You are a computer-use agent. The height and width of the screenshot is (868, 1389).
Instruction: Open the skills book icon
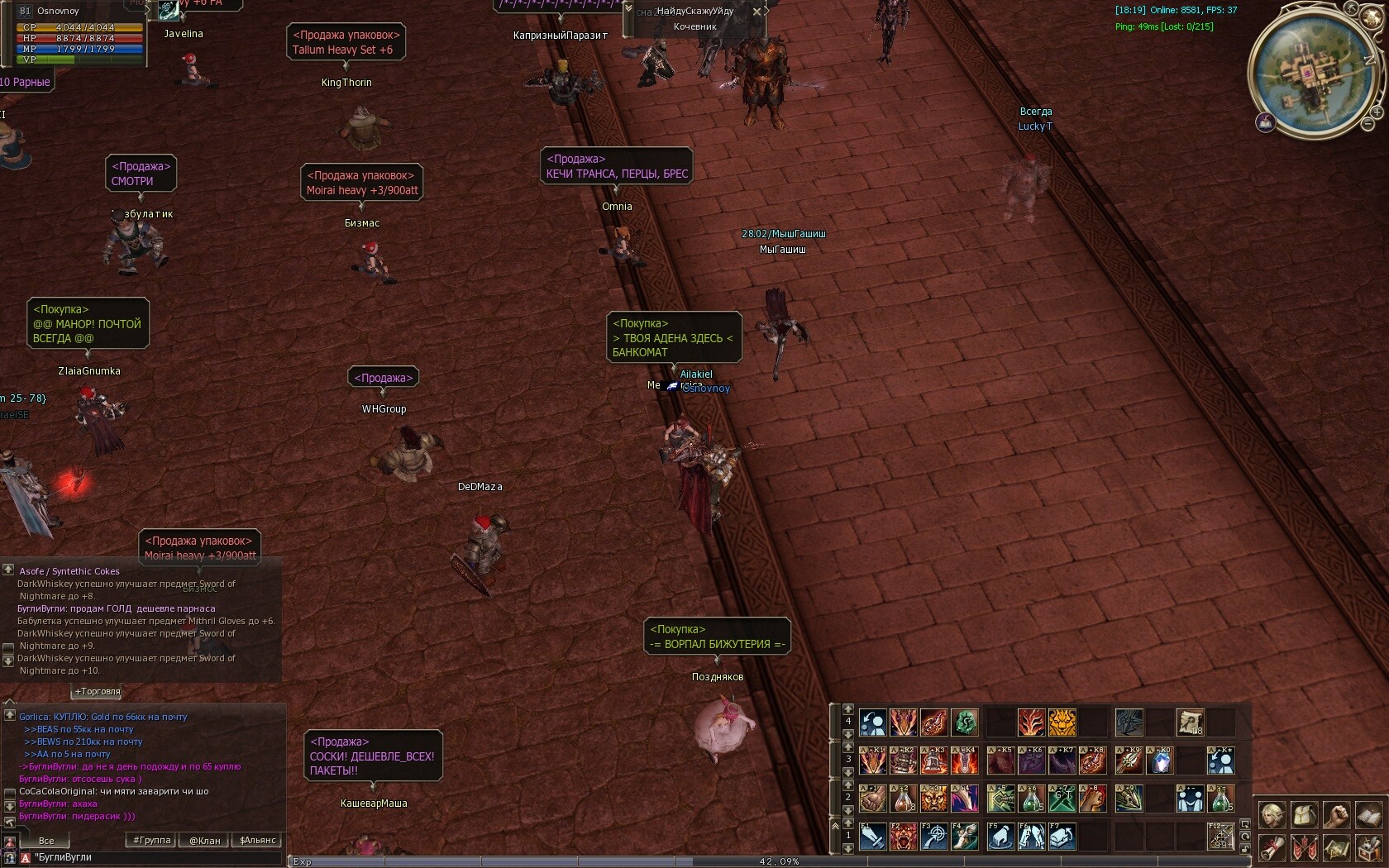tap(1368, 816)
